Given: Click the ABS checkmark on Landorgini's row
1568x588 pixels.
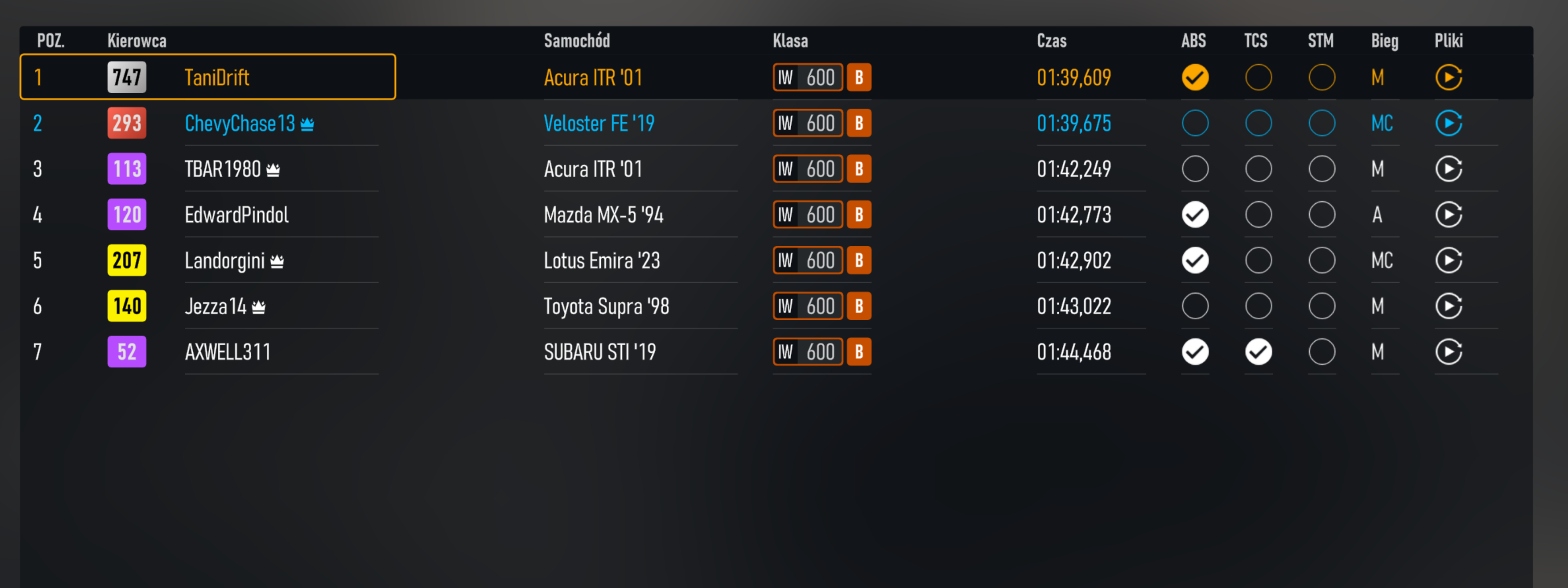Looking at the screenshot, I should [1195, 260].
